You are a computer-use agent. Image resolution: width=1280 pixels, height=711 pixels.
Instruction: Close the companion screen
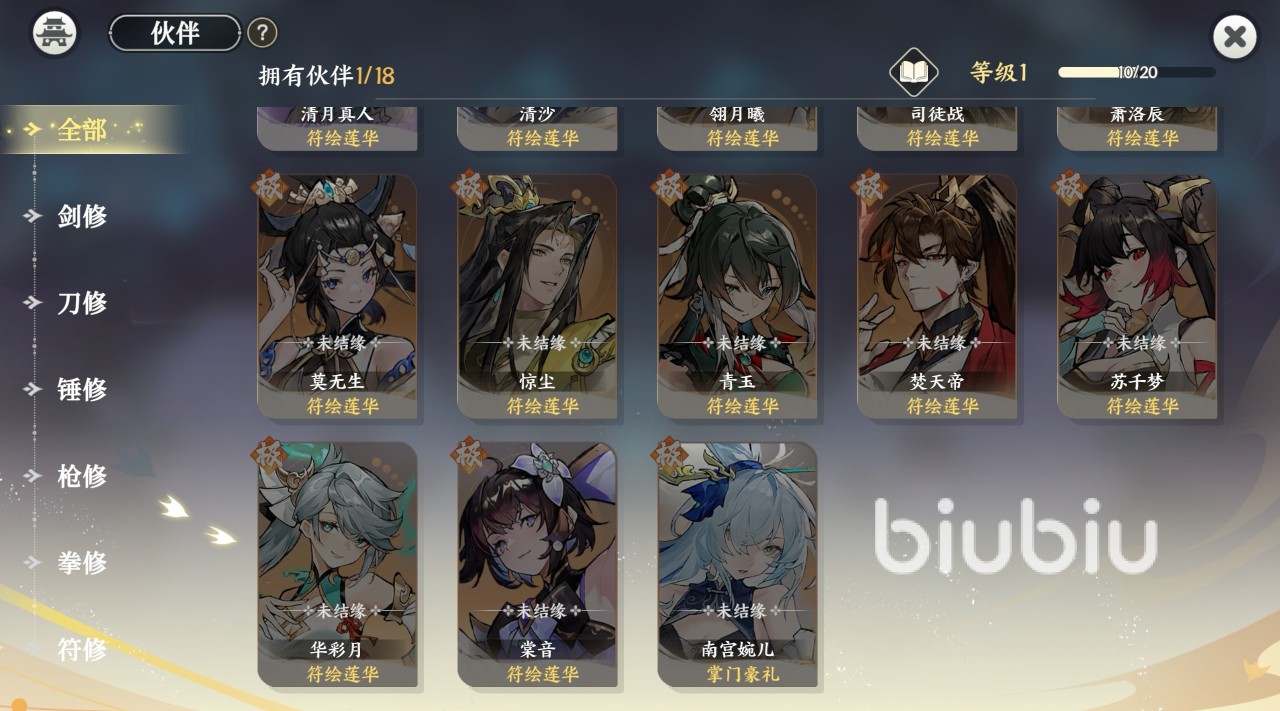[1235, 38]
